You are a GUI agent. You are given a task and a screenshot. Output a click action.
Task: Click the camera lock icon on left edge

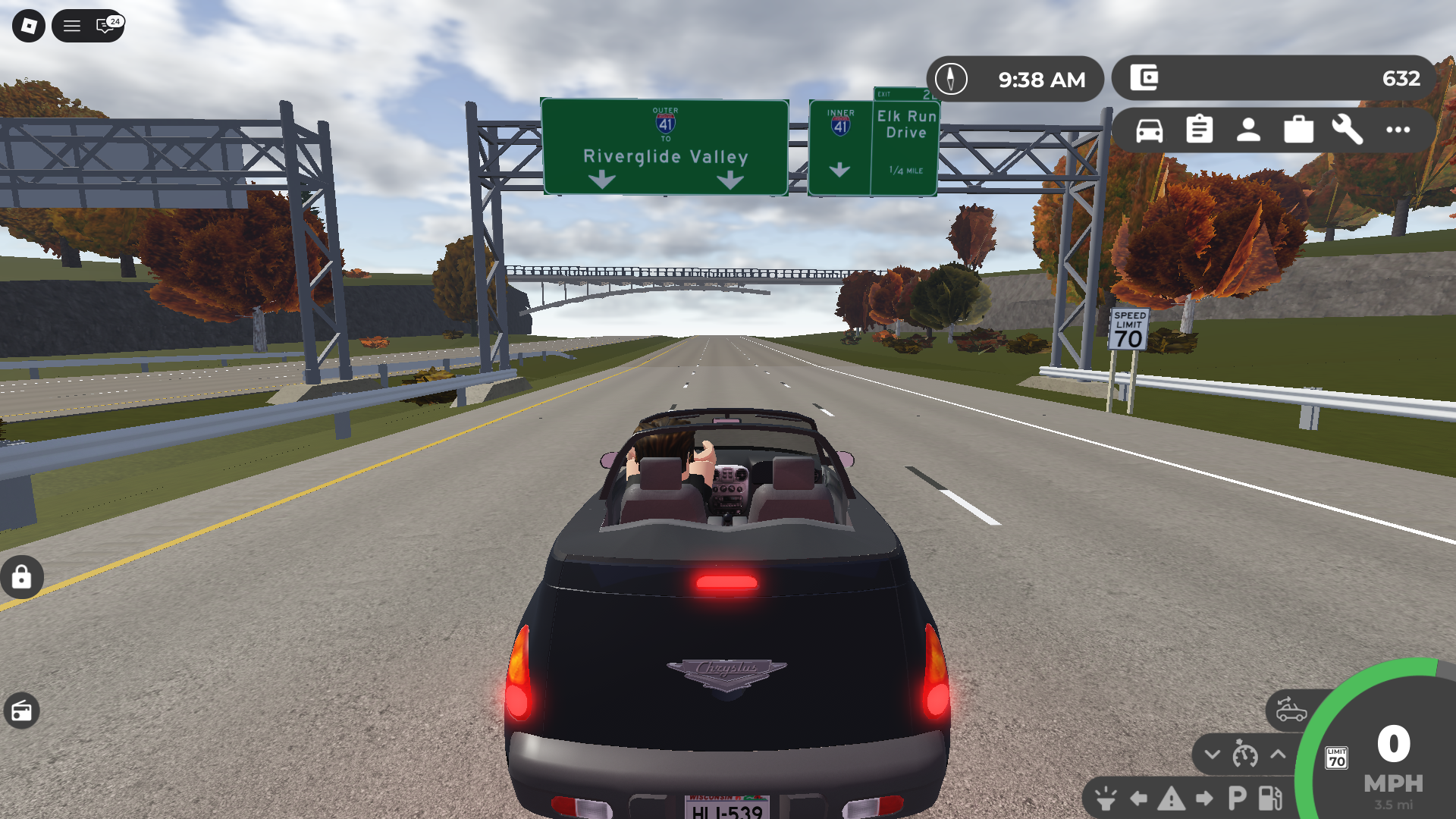(x=22, y=577)
